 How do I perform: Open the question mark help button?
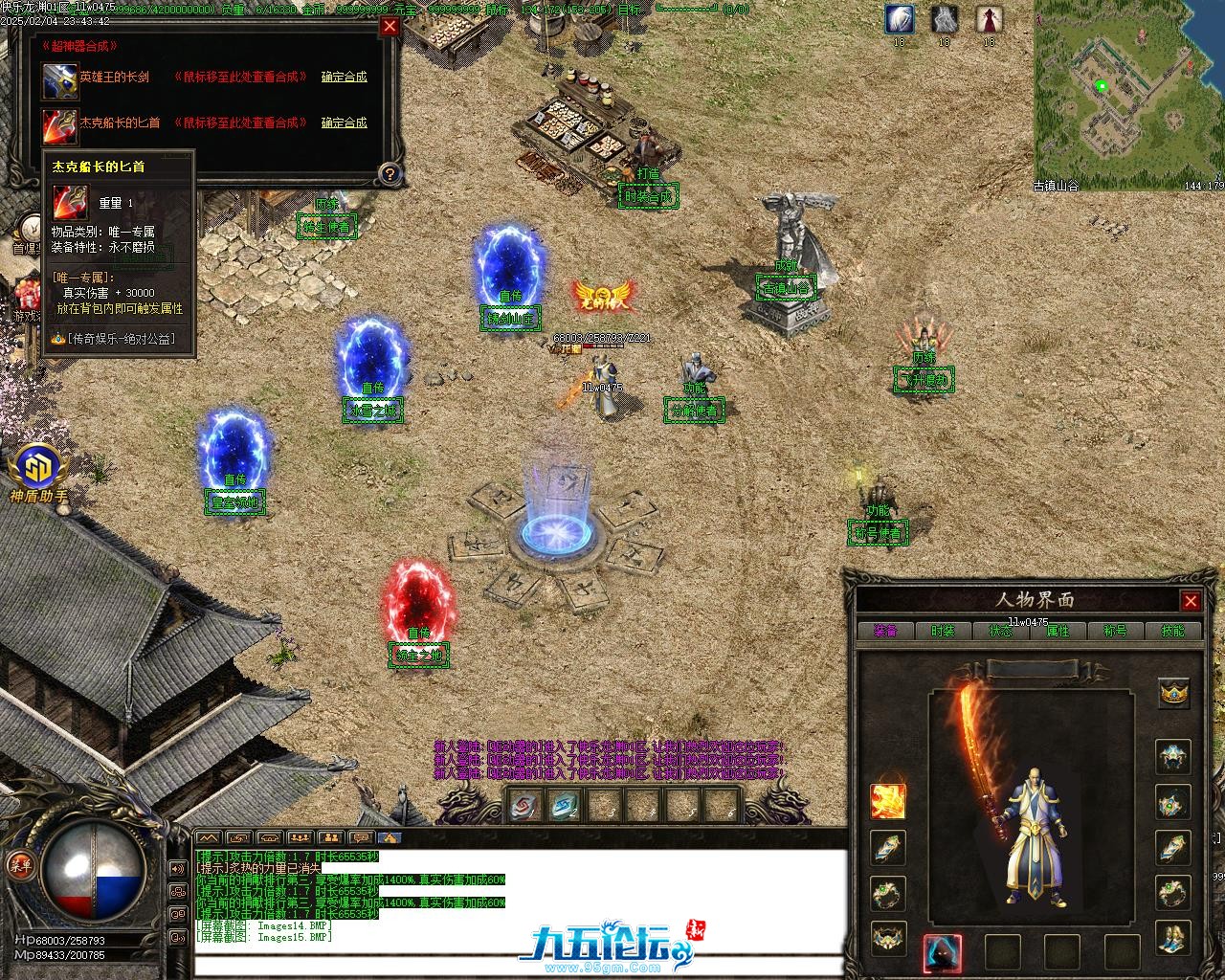pos(389,173)
